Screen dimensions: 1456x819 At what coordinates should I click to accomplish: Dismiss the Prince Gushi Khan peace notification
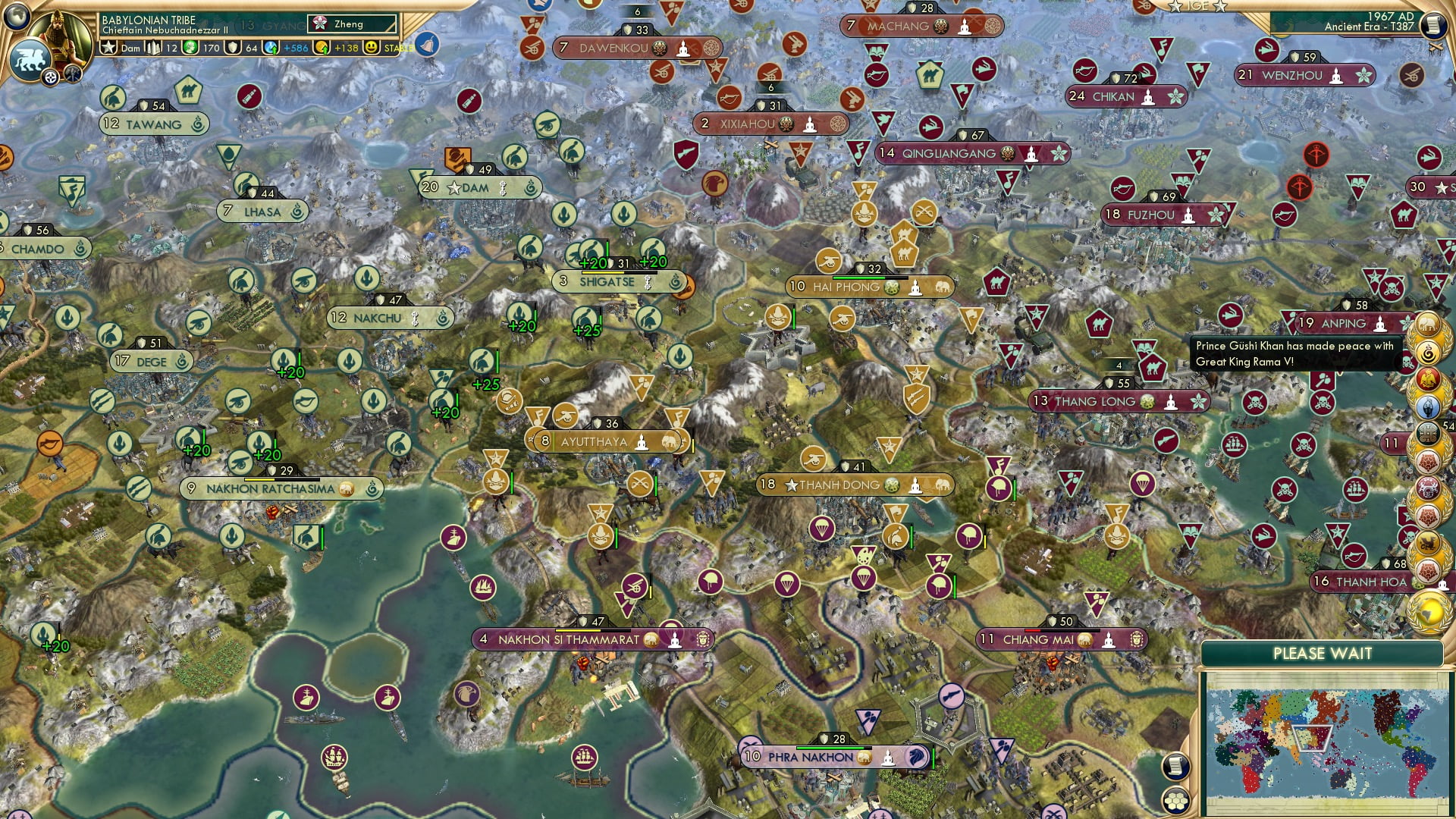point(1293,353)
